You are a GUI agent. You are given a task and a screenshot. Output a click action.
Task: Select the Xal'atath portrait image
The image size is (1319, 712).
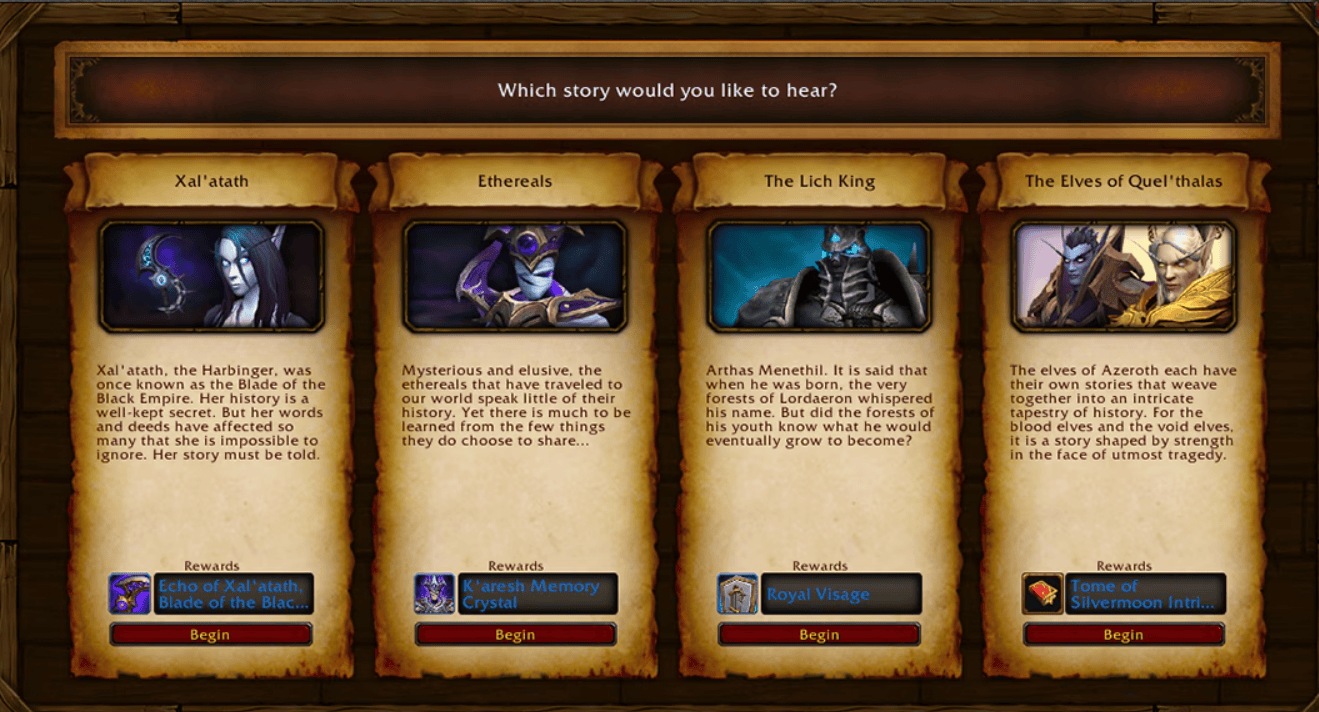coord(211,276)
